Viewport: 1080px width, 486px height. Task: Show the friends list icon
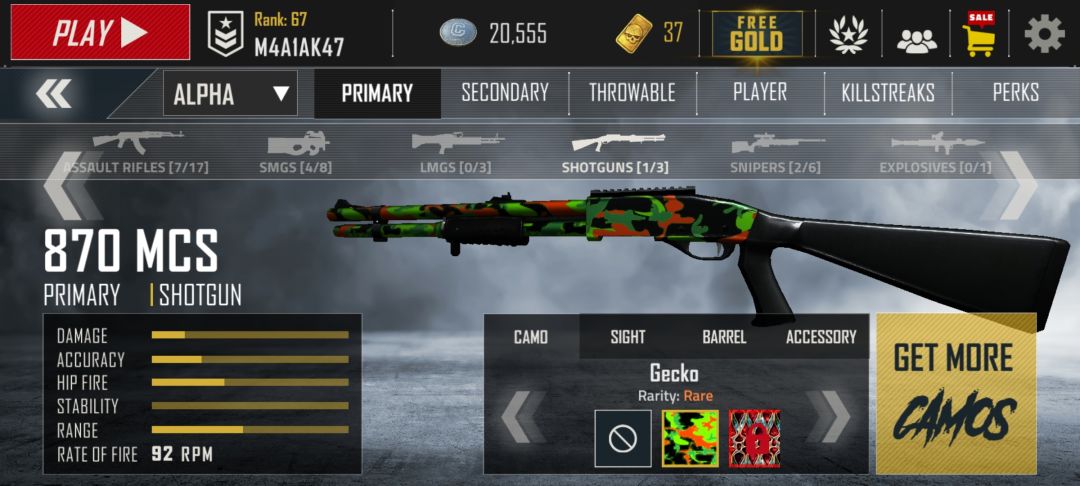917,38
